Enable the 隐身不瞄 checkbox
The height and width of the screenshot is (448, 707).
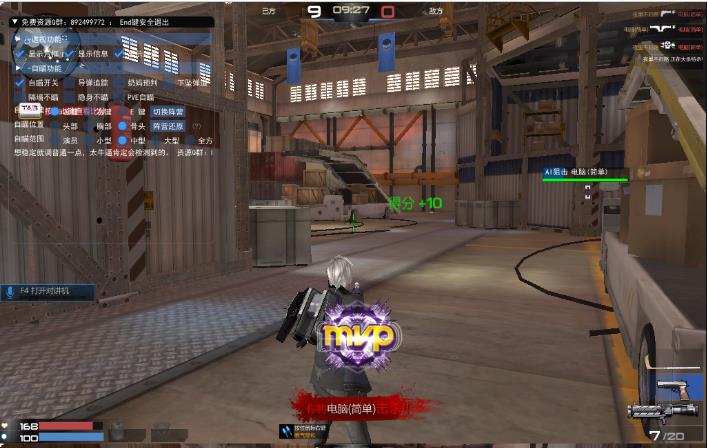(x=70, y=97)
